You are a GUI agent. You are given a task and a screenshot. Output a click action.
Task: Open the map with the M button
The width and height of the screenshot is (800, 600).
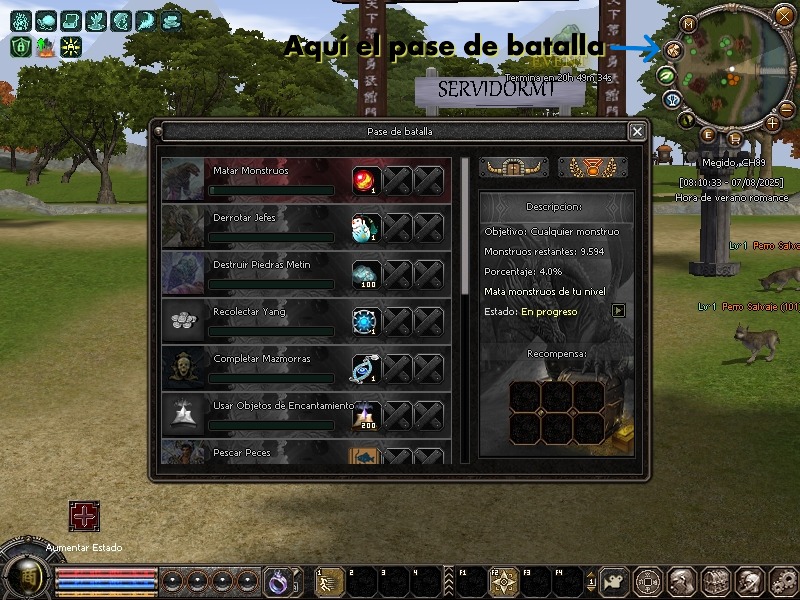(689, 24)
